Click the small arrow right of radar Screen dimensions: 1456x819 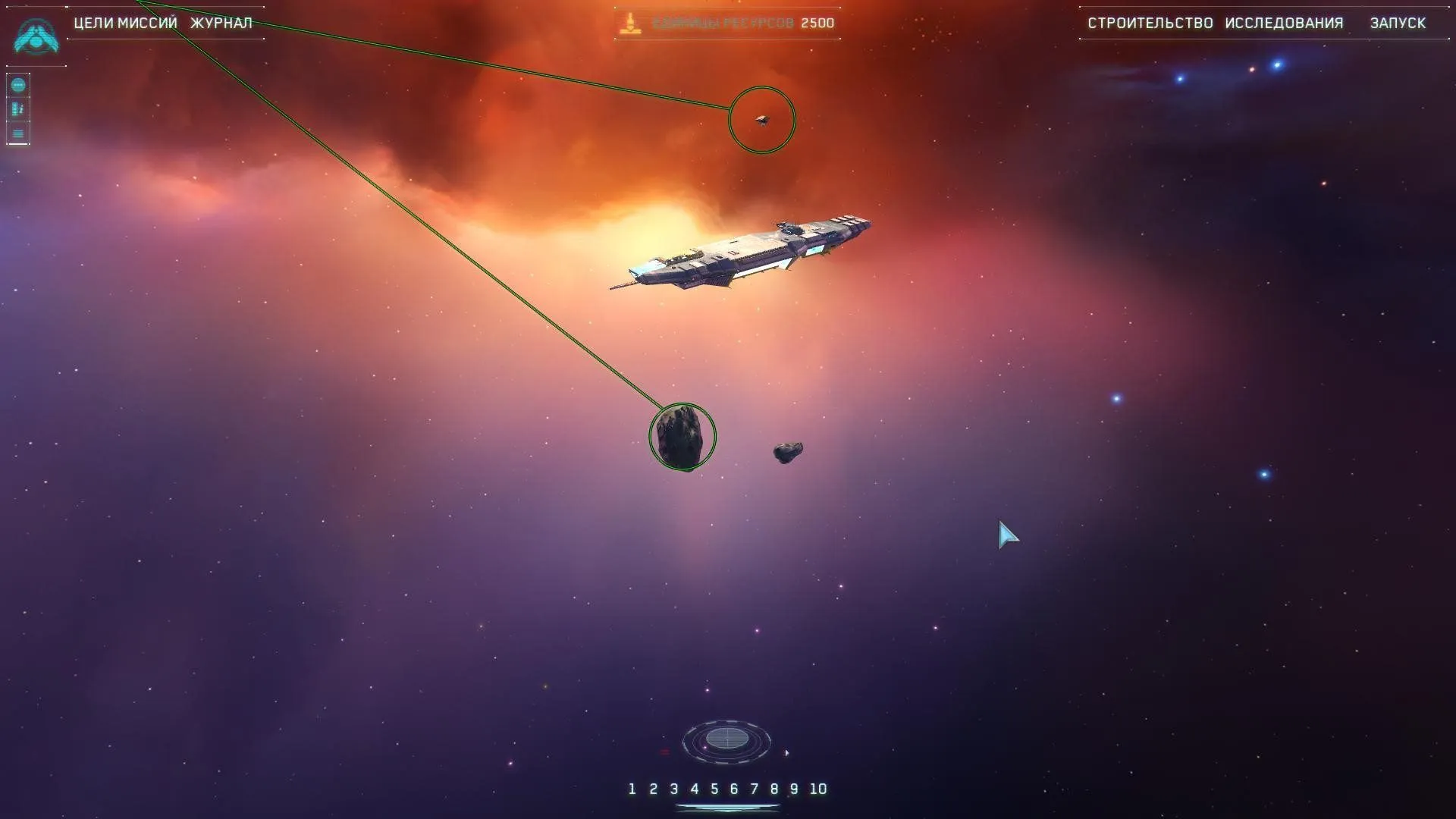point(786,753)
